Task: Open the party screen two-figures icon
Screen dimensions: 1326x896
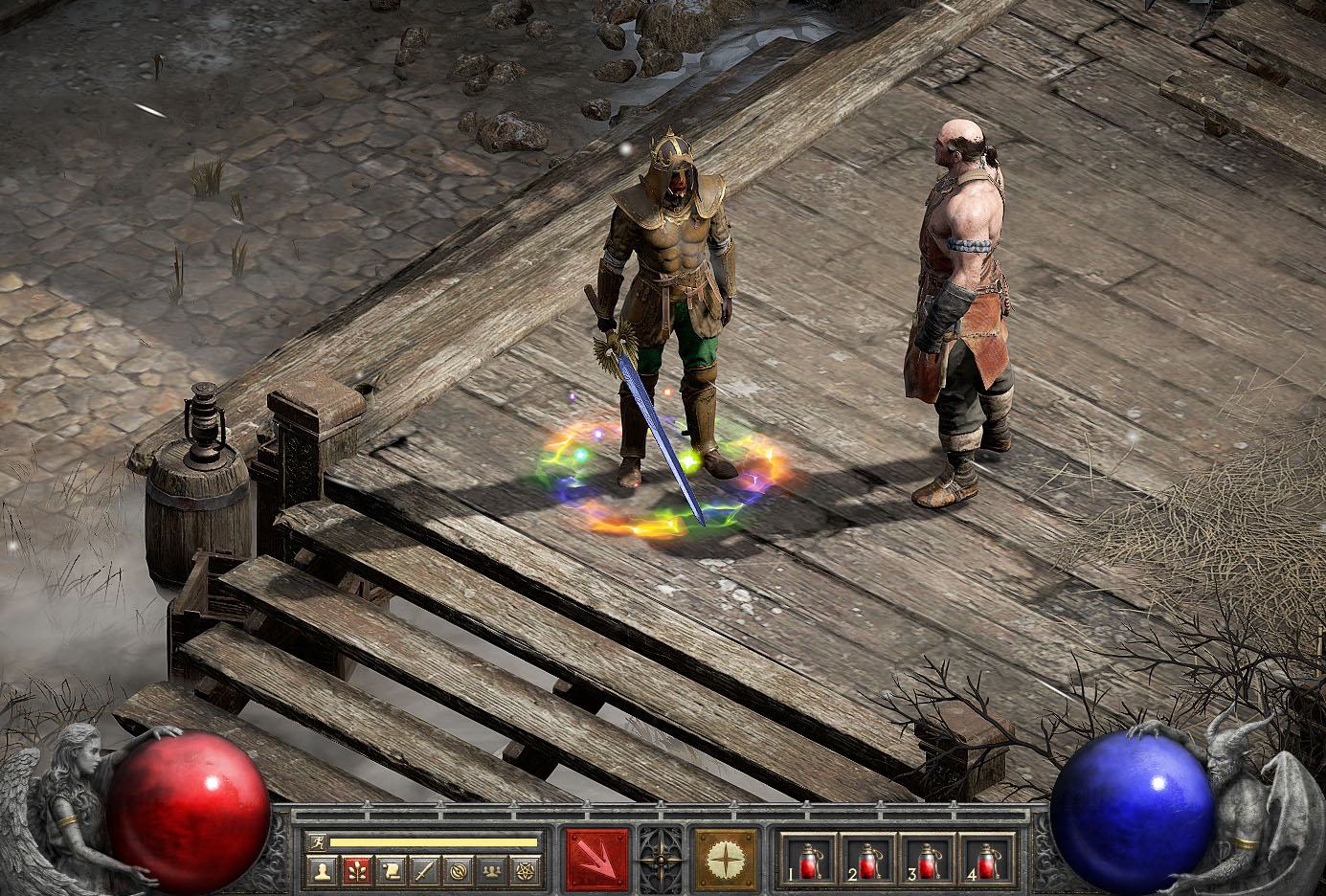Action: (492, 871)
